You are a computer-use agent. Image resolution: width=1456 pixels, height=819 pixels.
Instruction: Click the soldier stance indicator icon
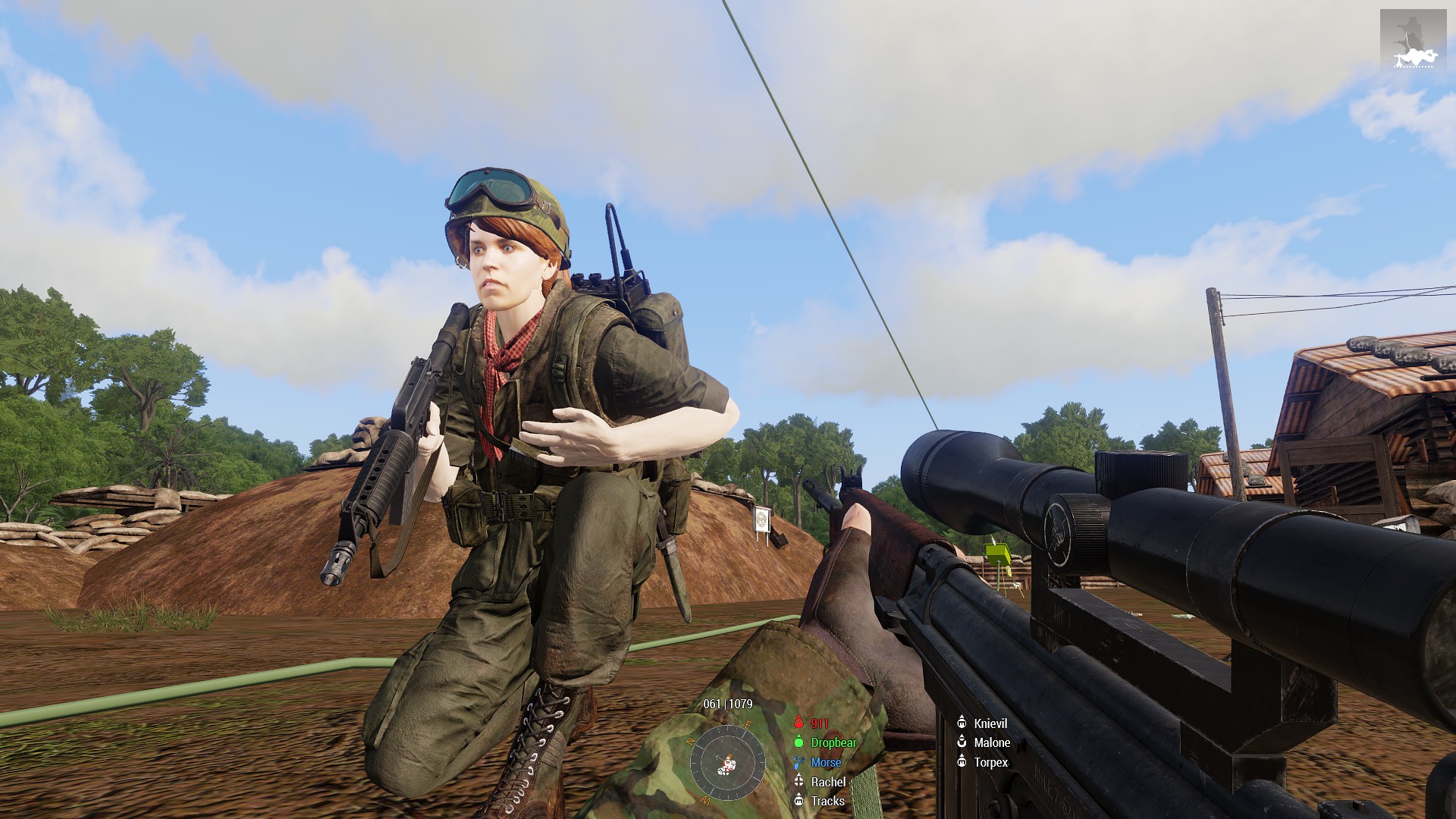click(1413, 39)
